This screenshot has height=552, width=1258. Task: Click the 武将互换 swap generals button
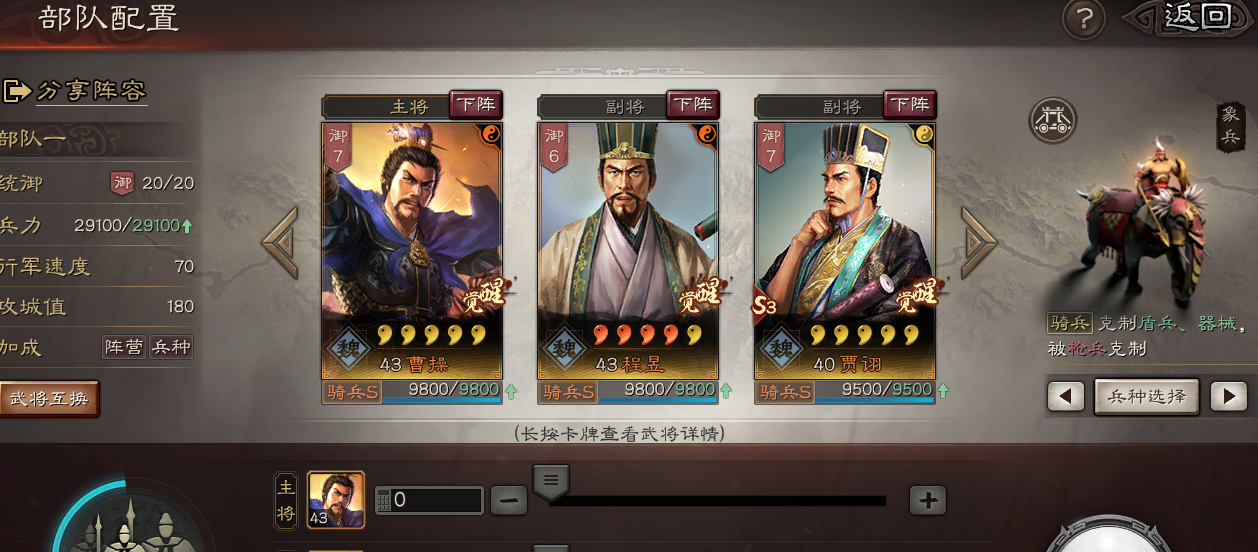(49, 398)
